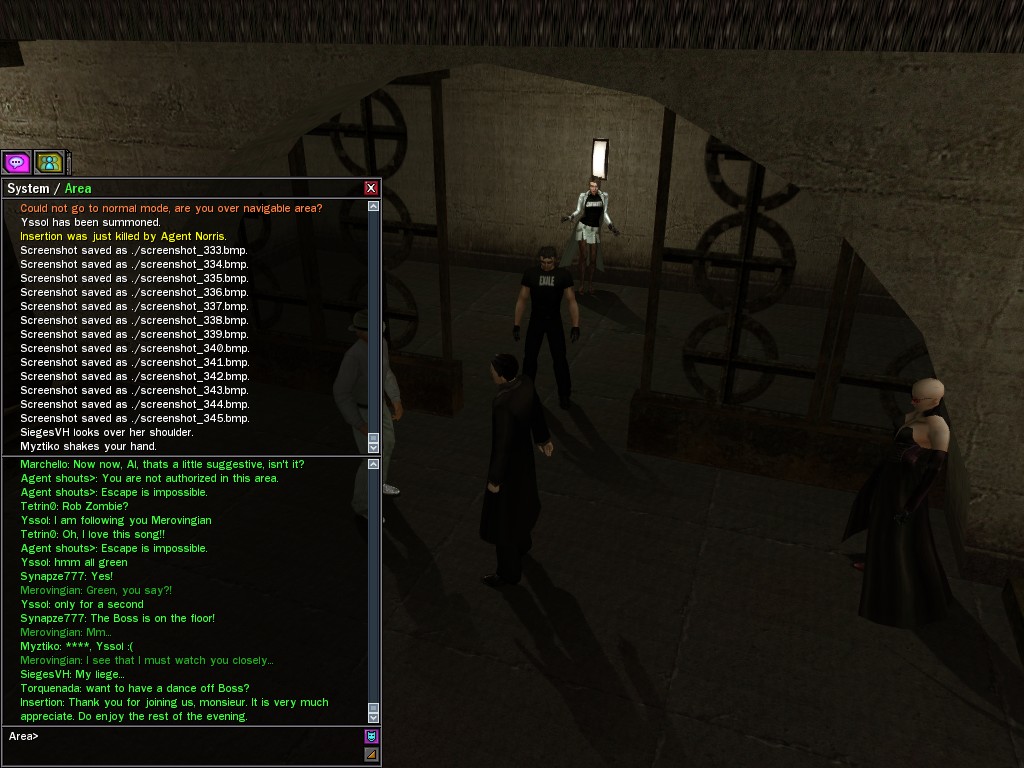Open the yellow people group tab
Image resolution: width=1024 pixels, height=768 pixels.
click(x=49, y=162)
